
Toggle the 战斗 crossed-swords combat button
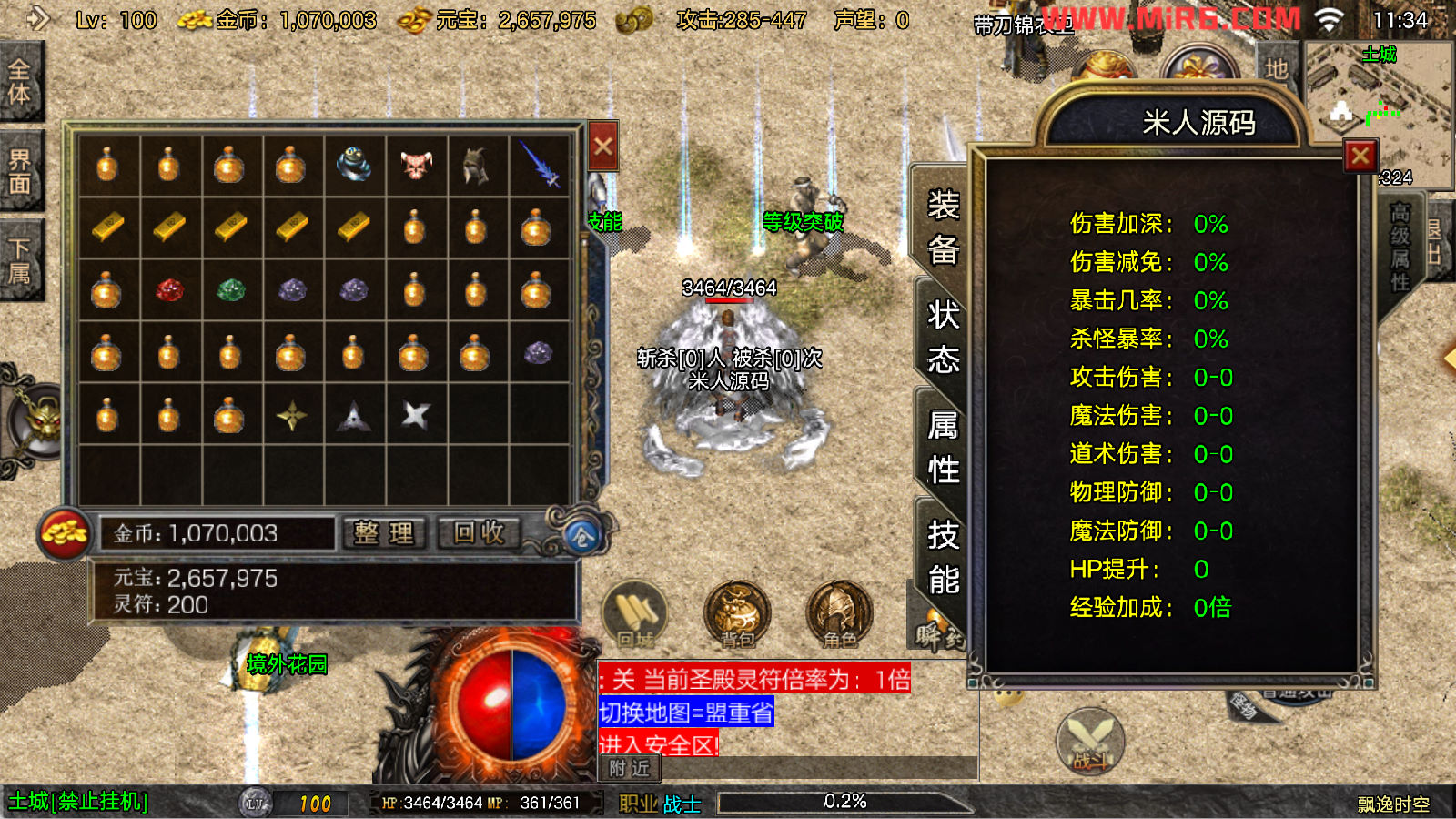pyautogui.click(x=1090, y=741)
